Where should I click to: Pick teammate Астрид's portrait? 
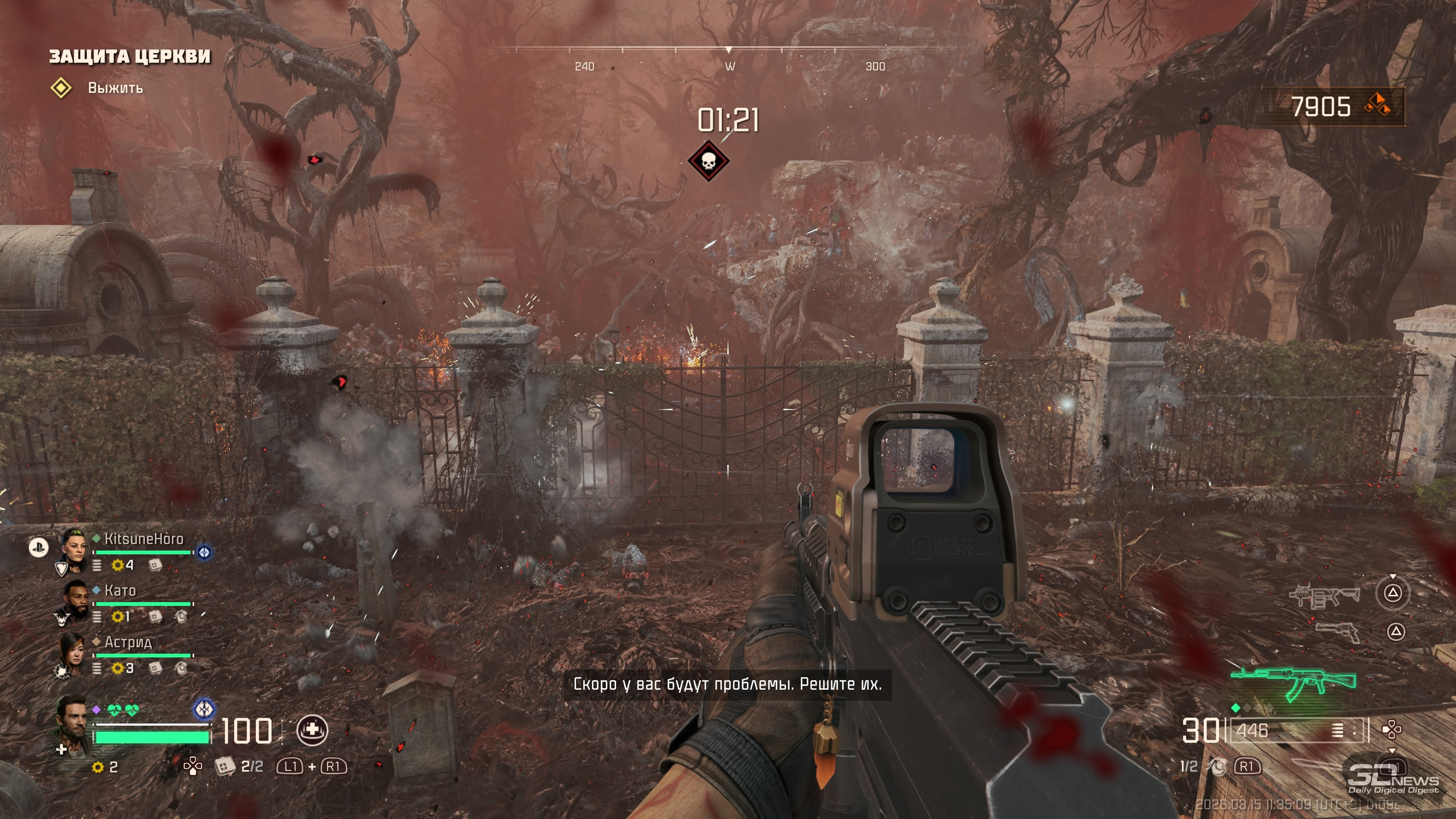(73, 651)
